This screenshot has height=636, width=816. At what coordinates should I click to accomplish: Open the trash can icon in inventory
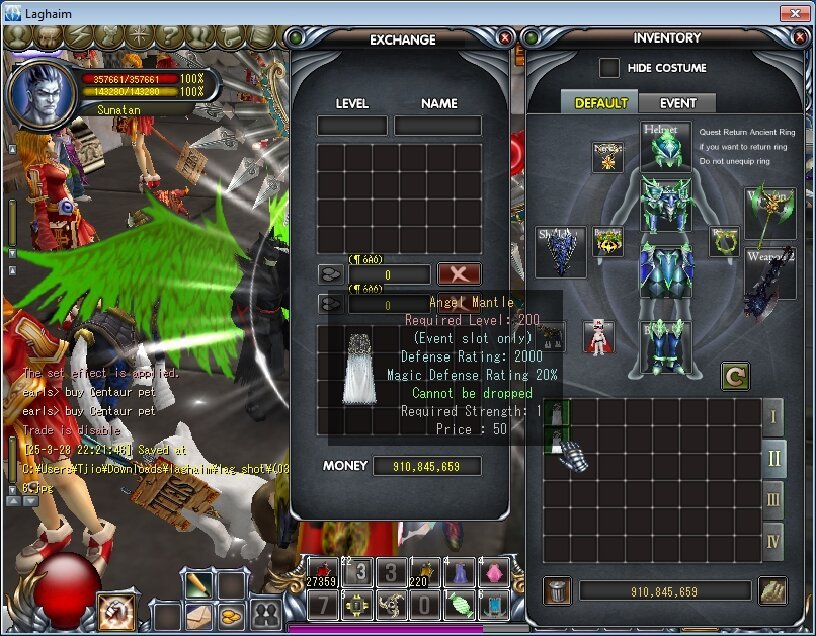click(x=558, y=591)
